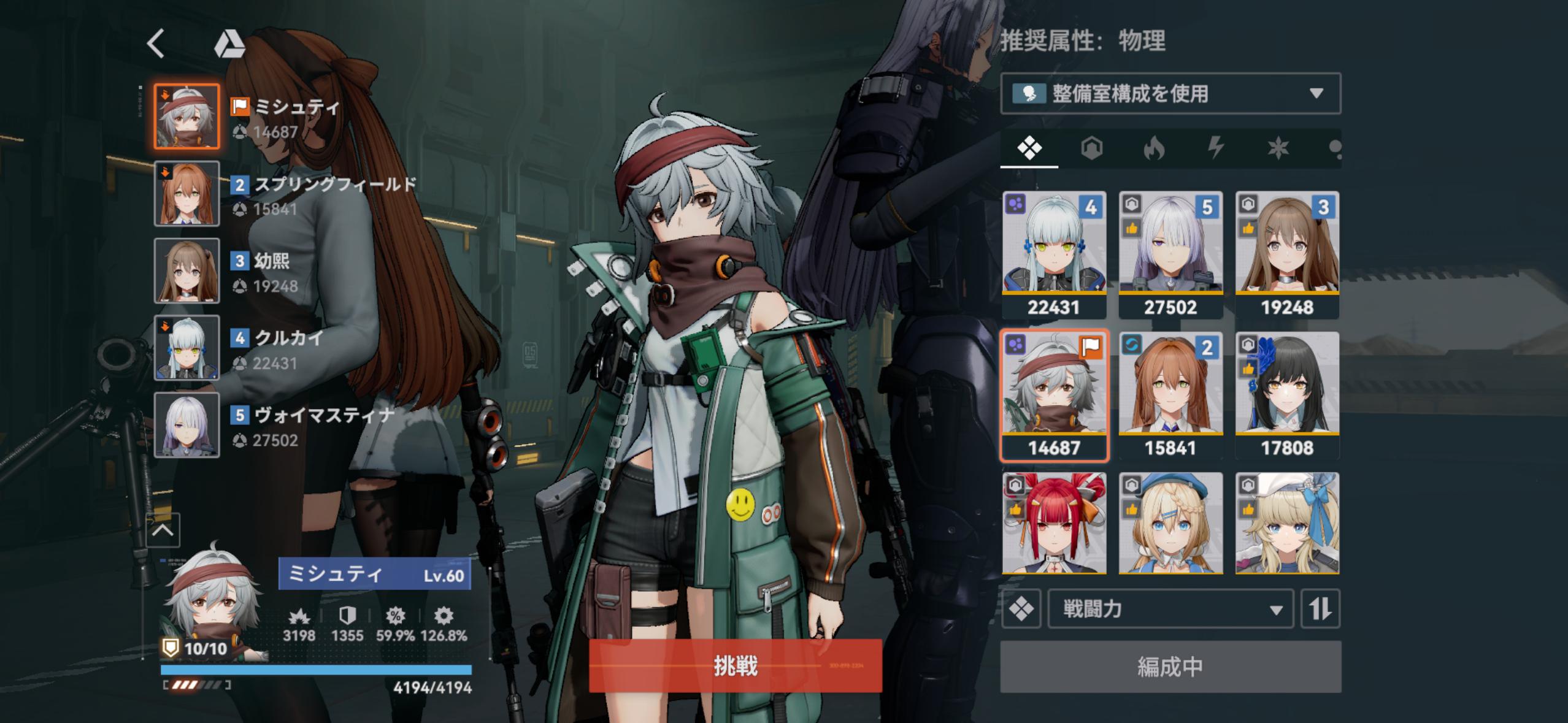Screen dimensions: 1568x723
Task: Click the 編成中 formation button
Action: click(x=1170, y=667)
